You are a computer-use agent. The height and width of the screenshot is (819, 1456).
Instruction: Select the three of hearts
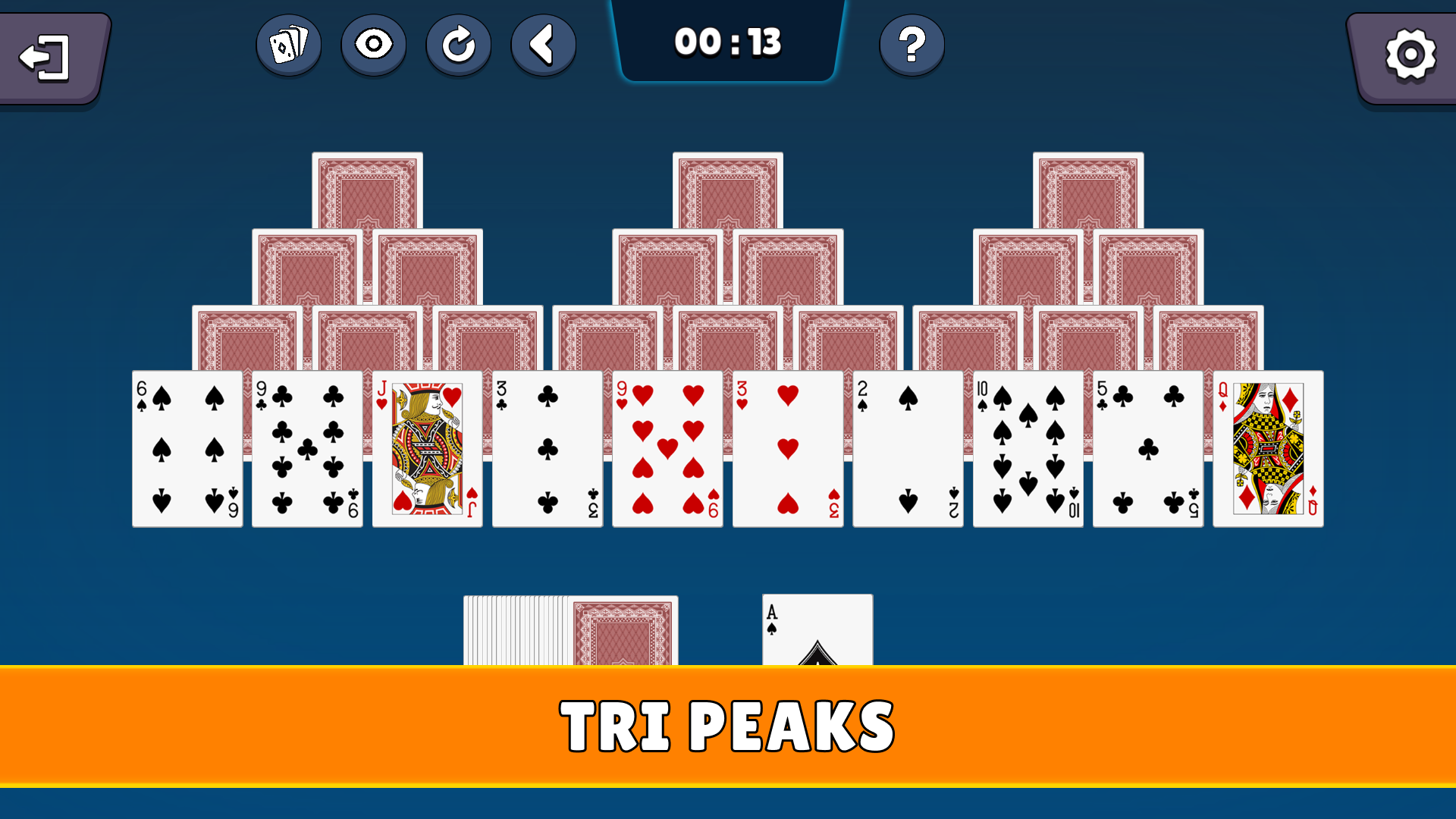click(x=787, y=449)
